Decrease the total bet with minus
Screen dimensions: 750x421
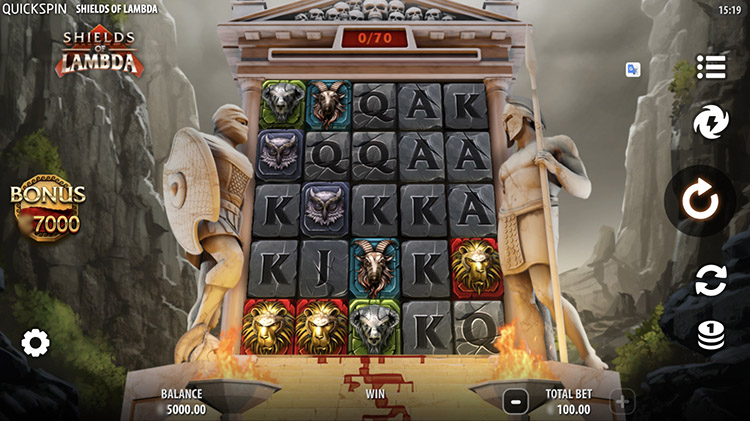(515, 402)
